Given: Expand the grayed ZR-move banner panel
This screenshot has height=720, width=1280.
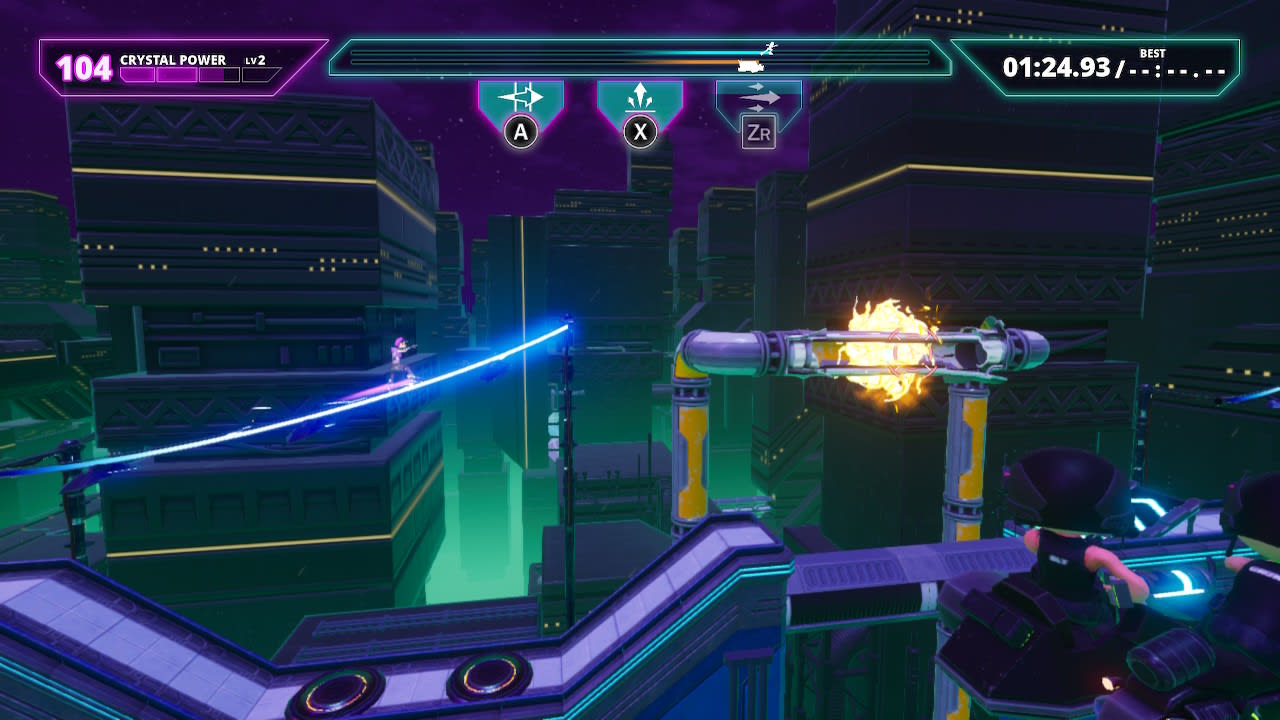Looking at the screenshot, I should point(758,95).
